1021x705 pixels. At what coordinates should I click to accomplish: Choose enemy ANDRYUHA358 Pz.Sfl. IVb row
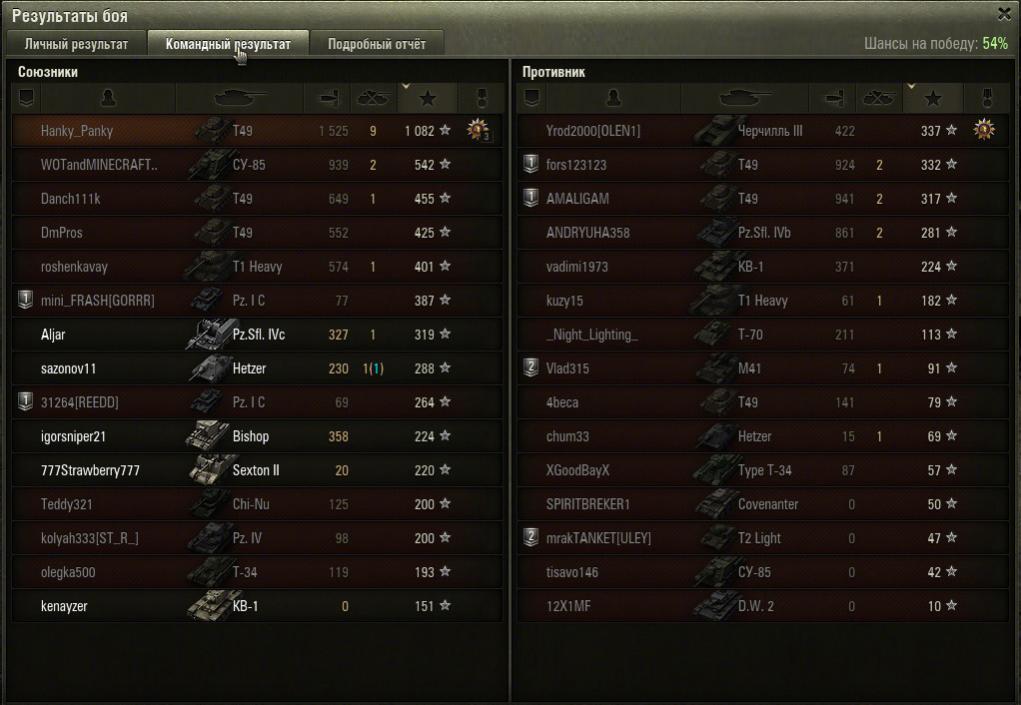pyautogui.click(x=588, y=233)
